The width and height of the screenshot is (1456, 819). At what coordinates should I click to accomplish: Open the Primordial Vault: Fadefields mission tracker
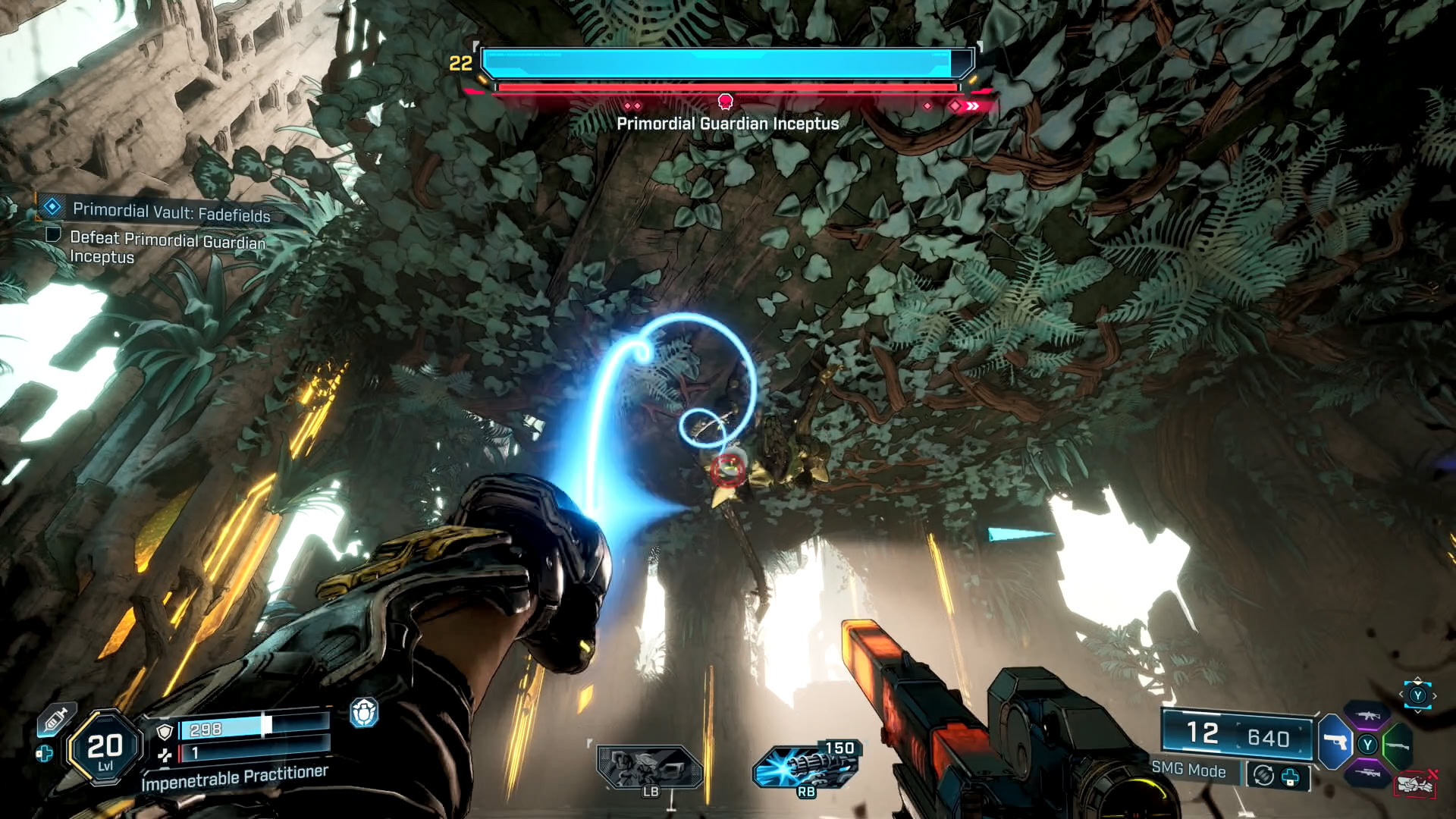[x=171, y=212]
